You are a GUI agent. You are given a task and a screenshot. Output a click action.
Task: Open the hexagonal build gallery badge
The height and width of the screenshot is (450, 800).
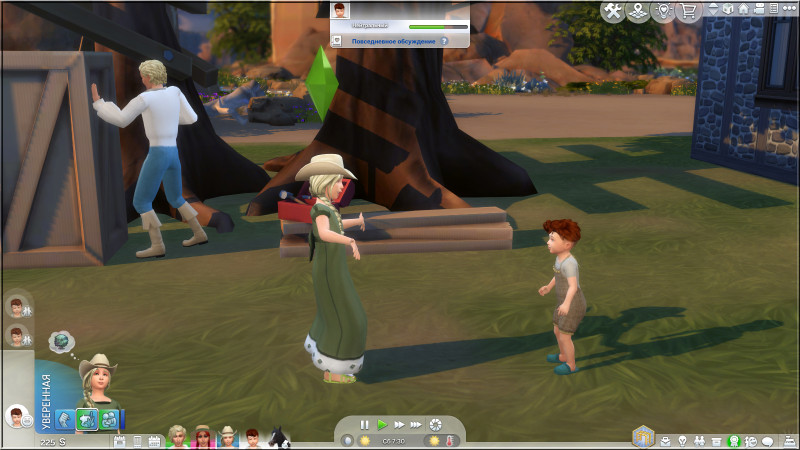pos(641,438)
